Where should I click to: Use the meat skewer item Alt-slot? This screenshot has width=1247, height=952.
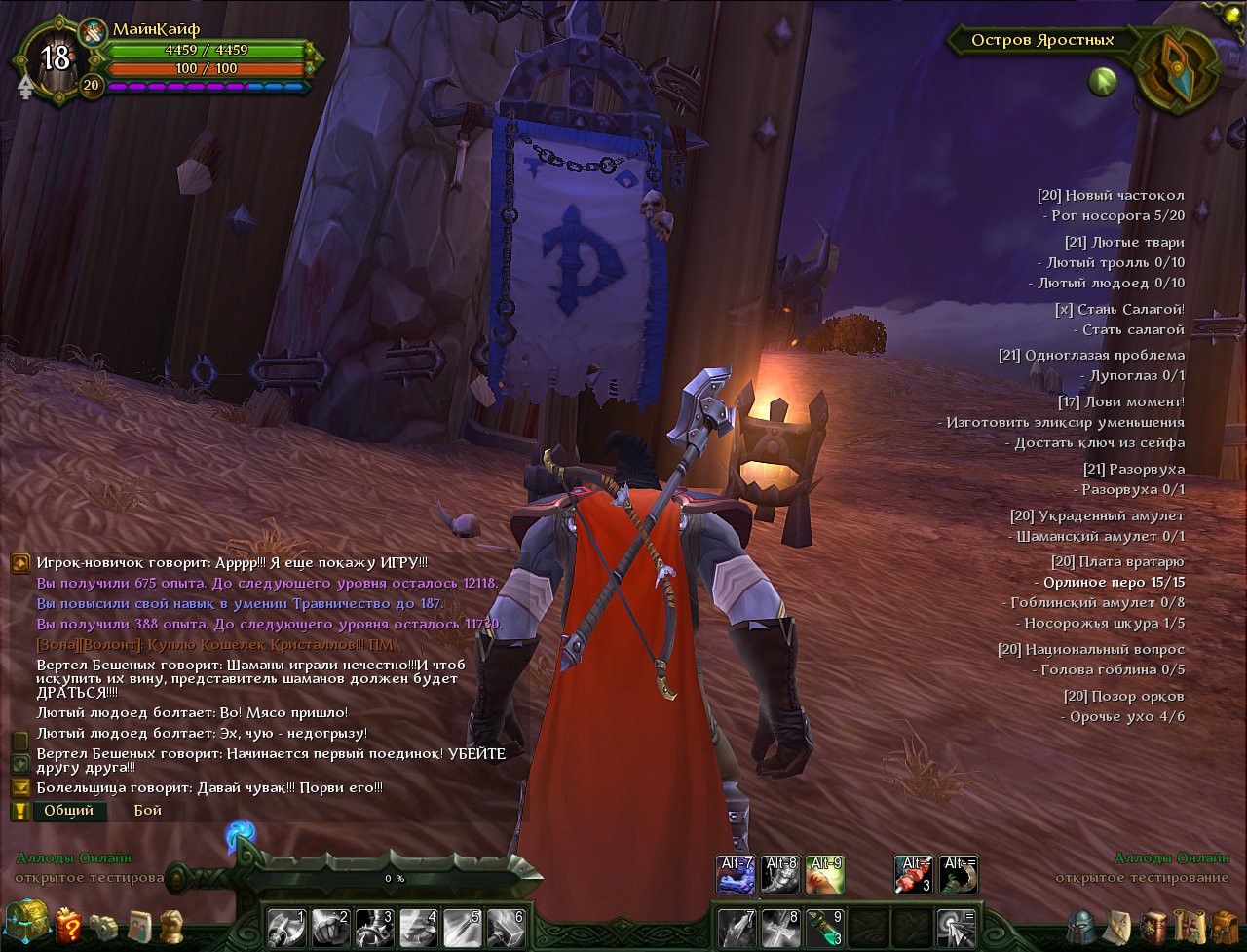(x=914, y=875)
